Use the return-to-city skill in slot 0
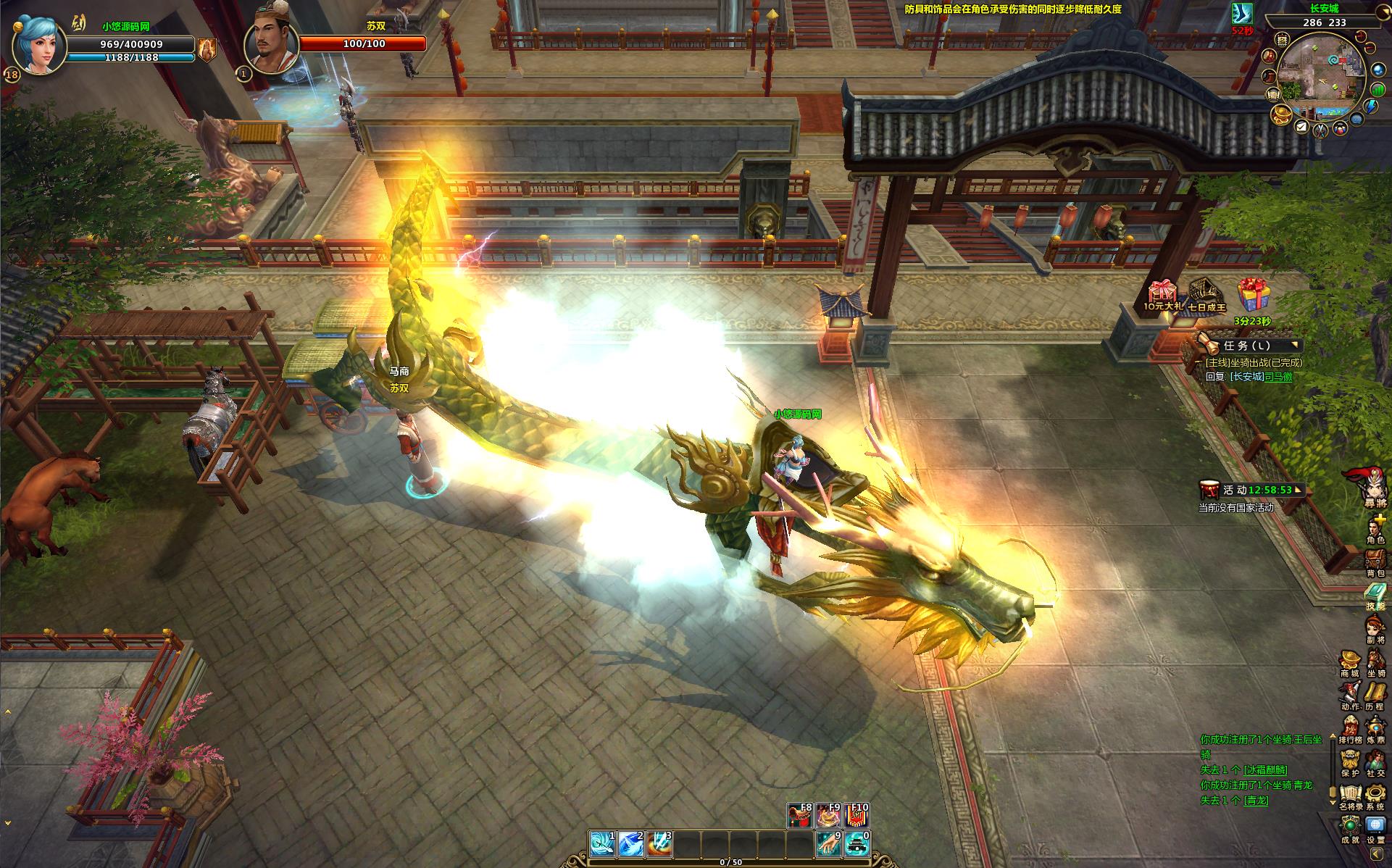The height and width of the screenshot is (868, 1392). click(857, 844)
